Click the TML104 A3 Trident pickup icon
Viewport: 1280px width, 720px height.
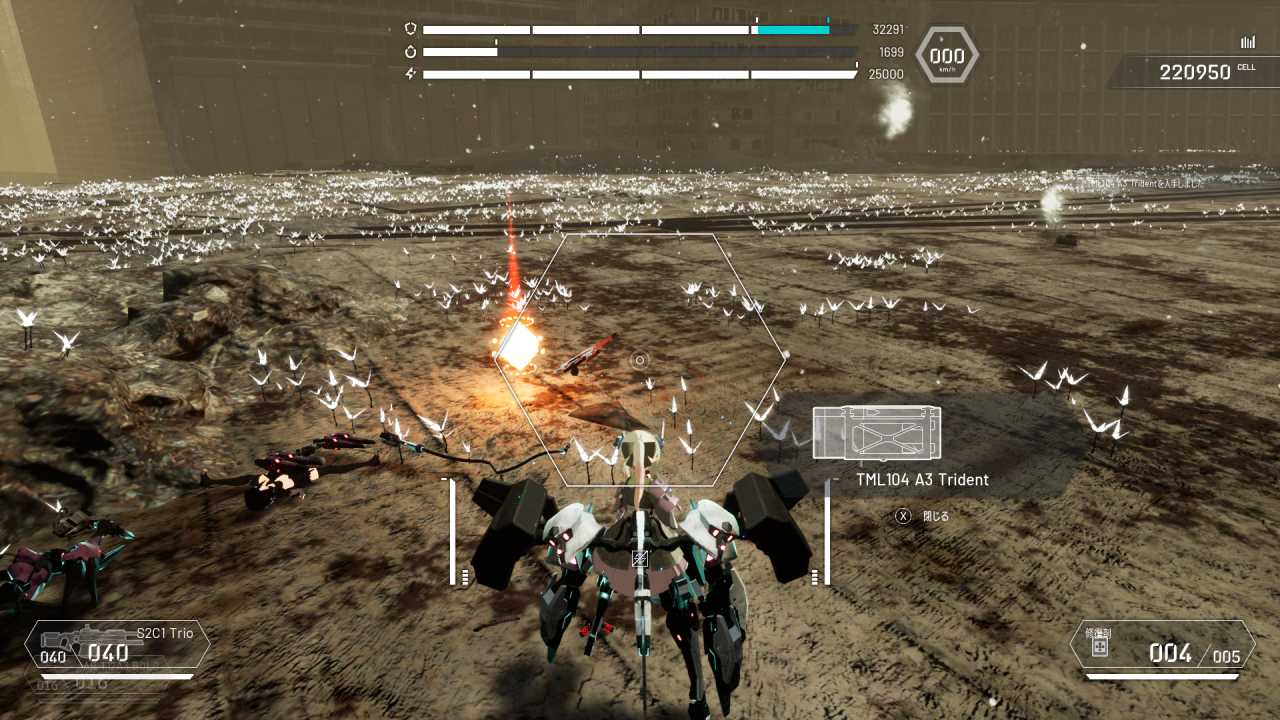pos(876,433)
